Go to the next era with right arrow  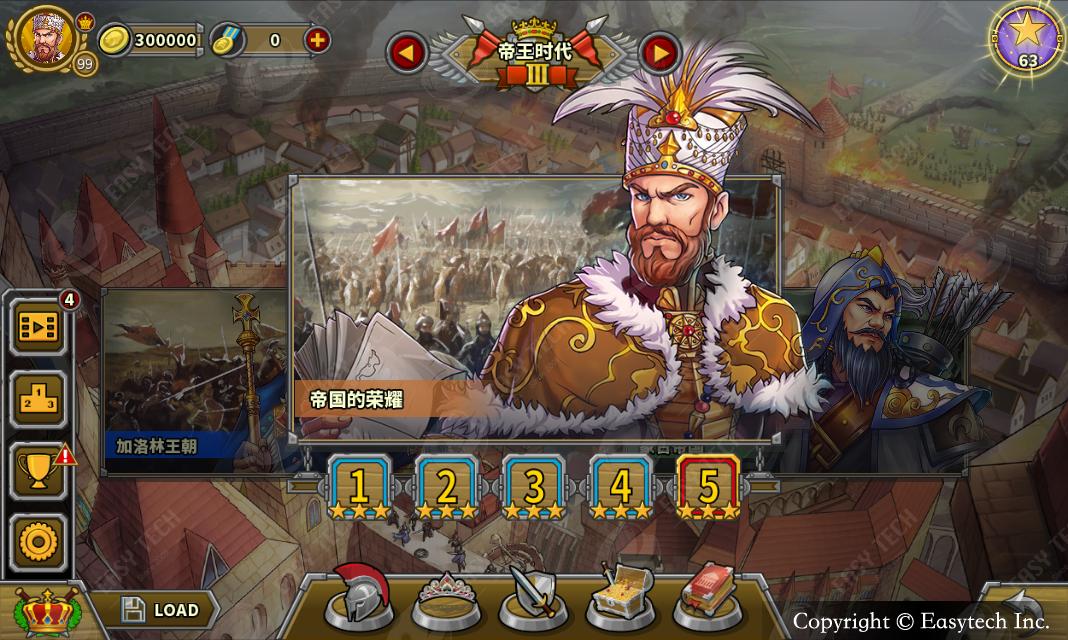click(x=659, y=54)
